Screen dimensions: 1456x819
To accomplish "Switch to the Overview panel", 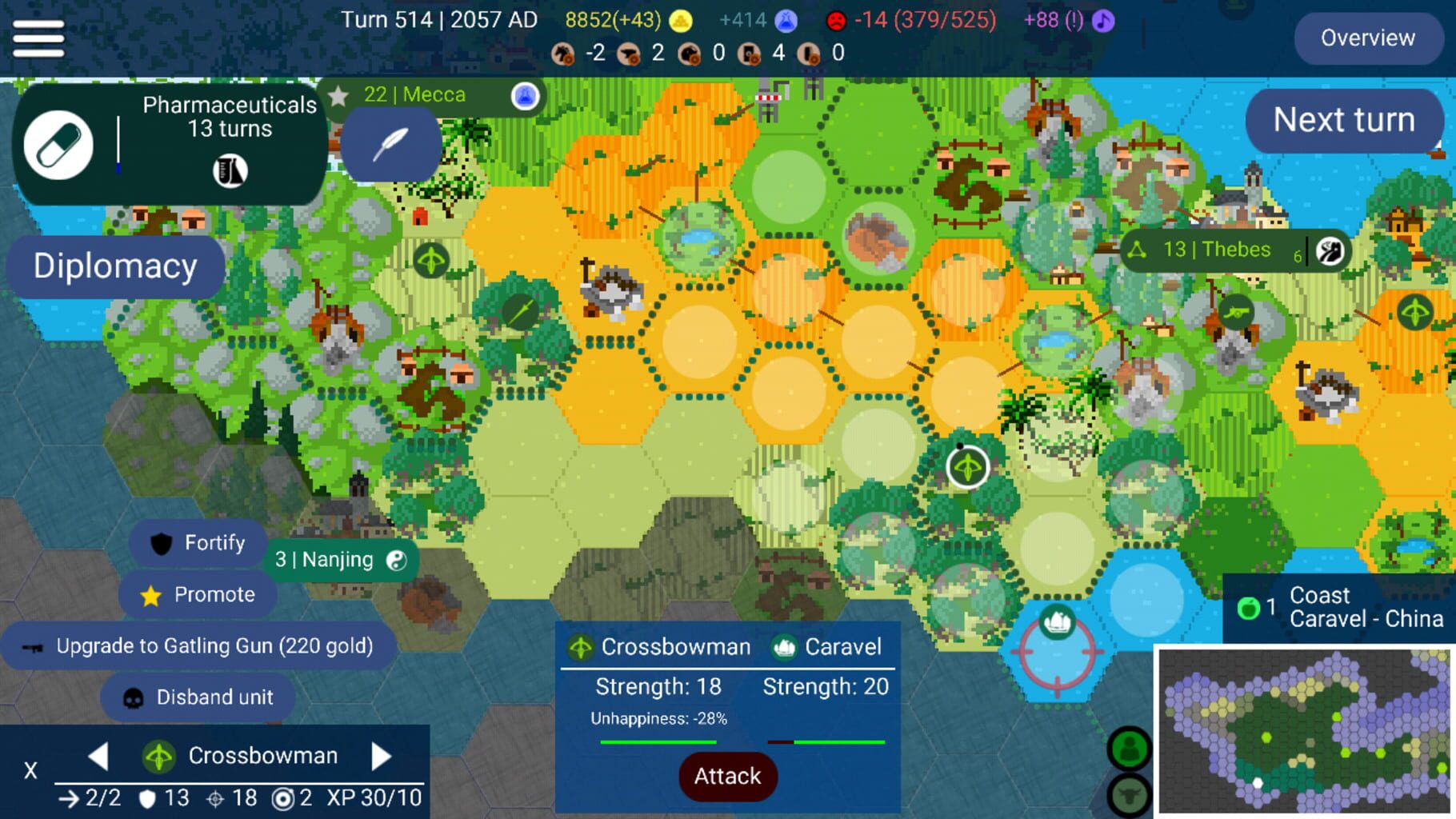I will (x=1368, y=38).
